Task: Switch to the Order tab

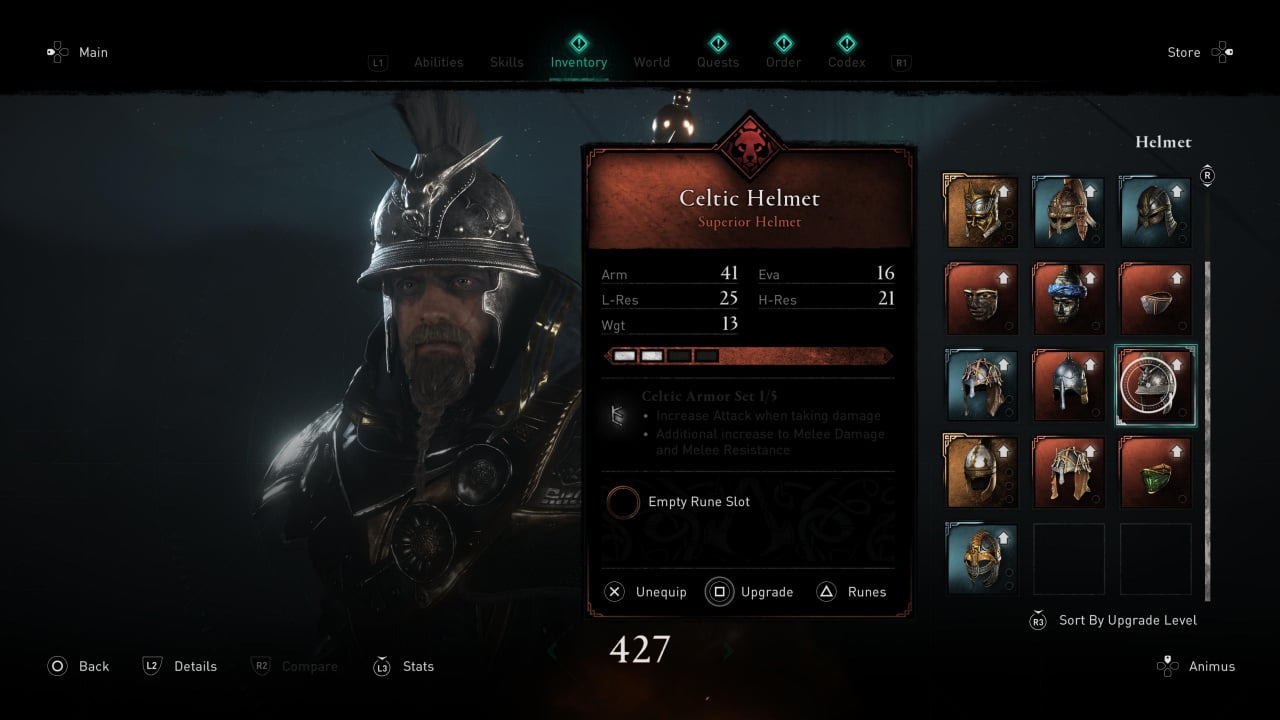Action: click(x=783, y=62)
